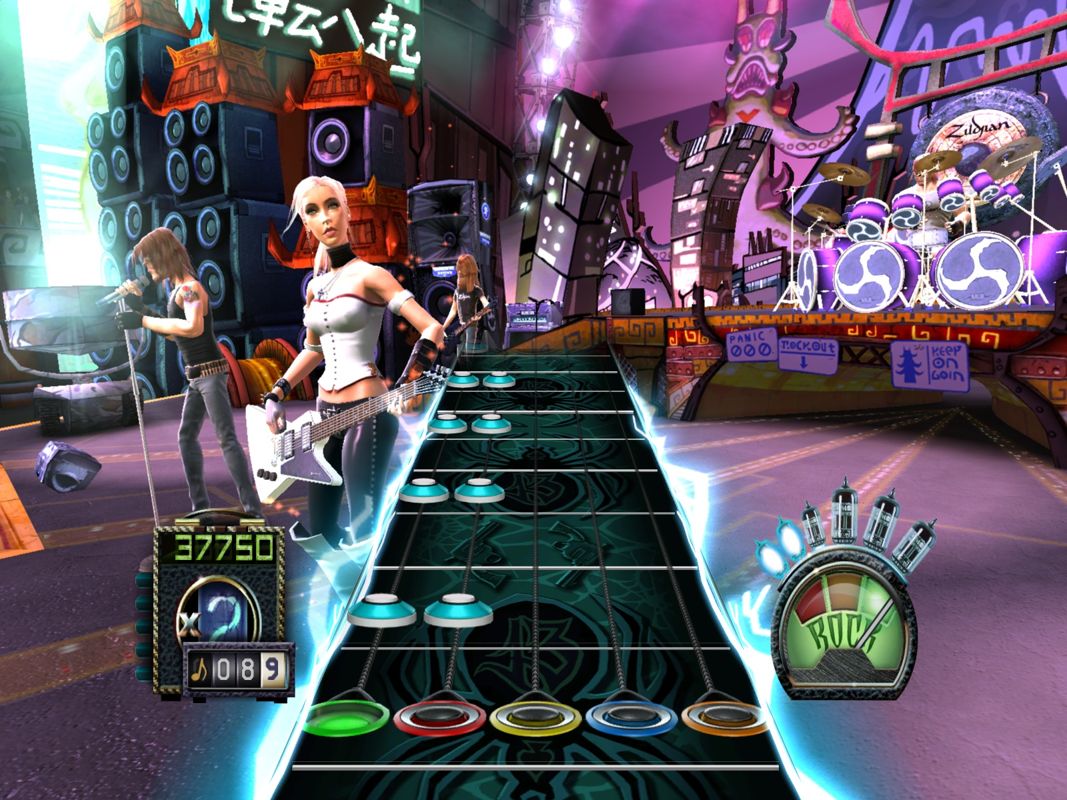Click the orange fret button

click(x=723, y=716)
